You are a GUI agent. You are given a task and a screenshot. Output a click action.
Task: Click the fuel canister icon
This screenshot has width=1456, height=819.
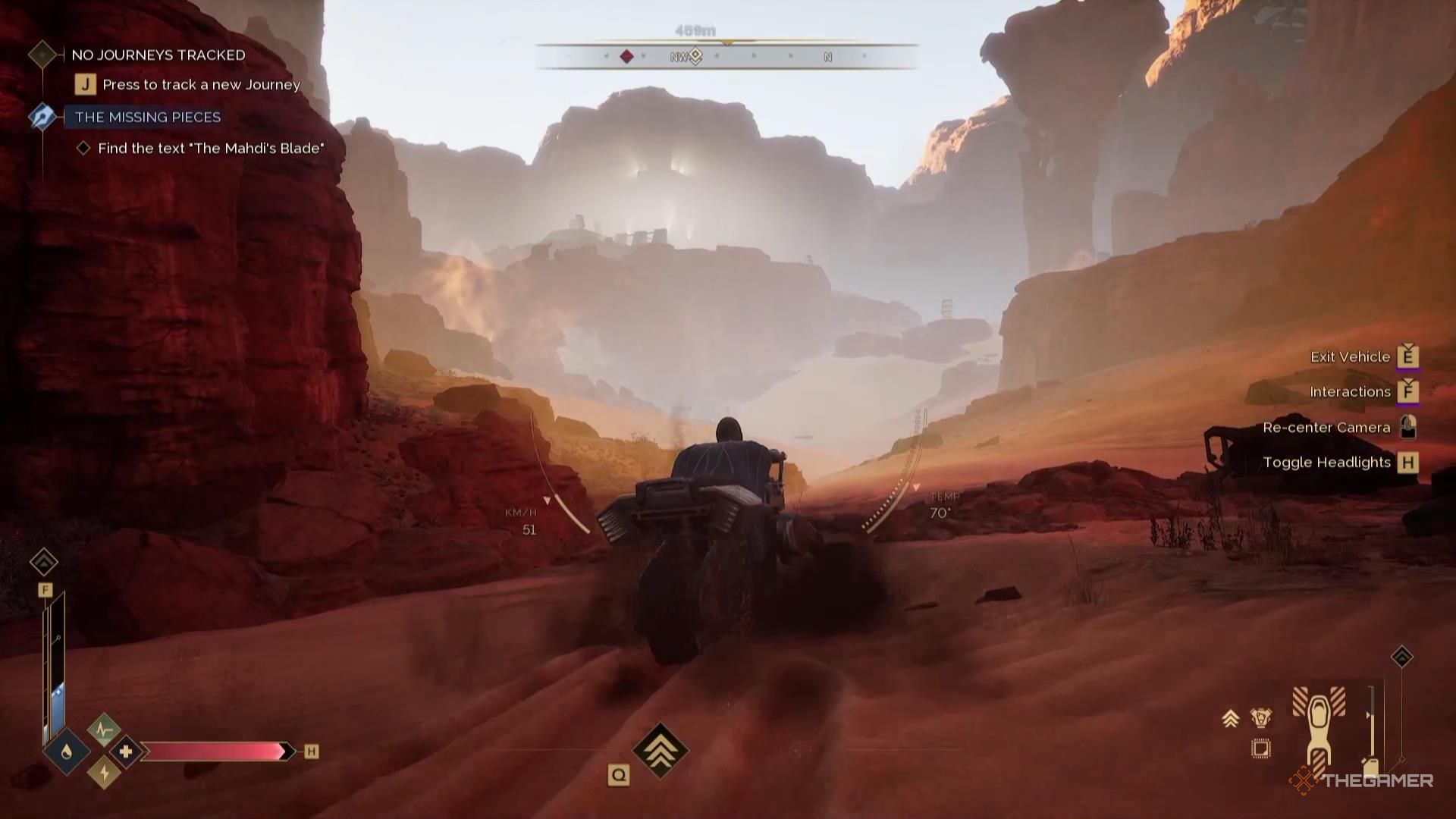pyautogui.click(x=1370, y=767)
